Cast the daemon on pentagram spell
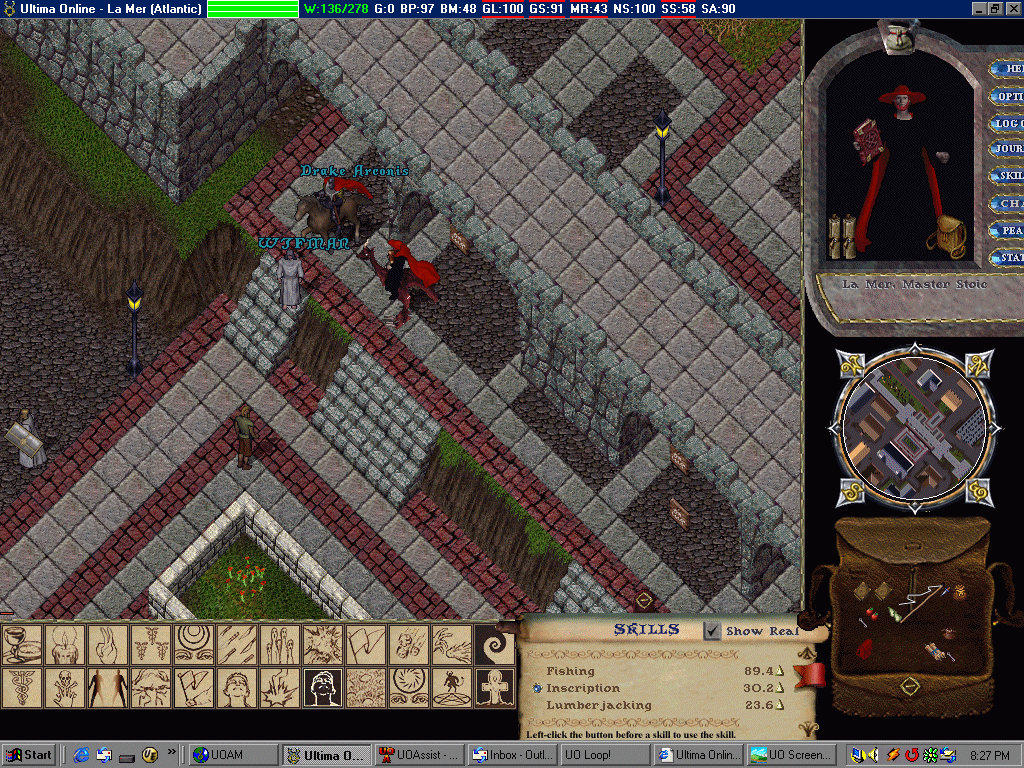Screen dimensions: 1024x768 point(451,687)
